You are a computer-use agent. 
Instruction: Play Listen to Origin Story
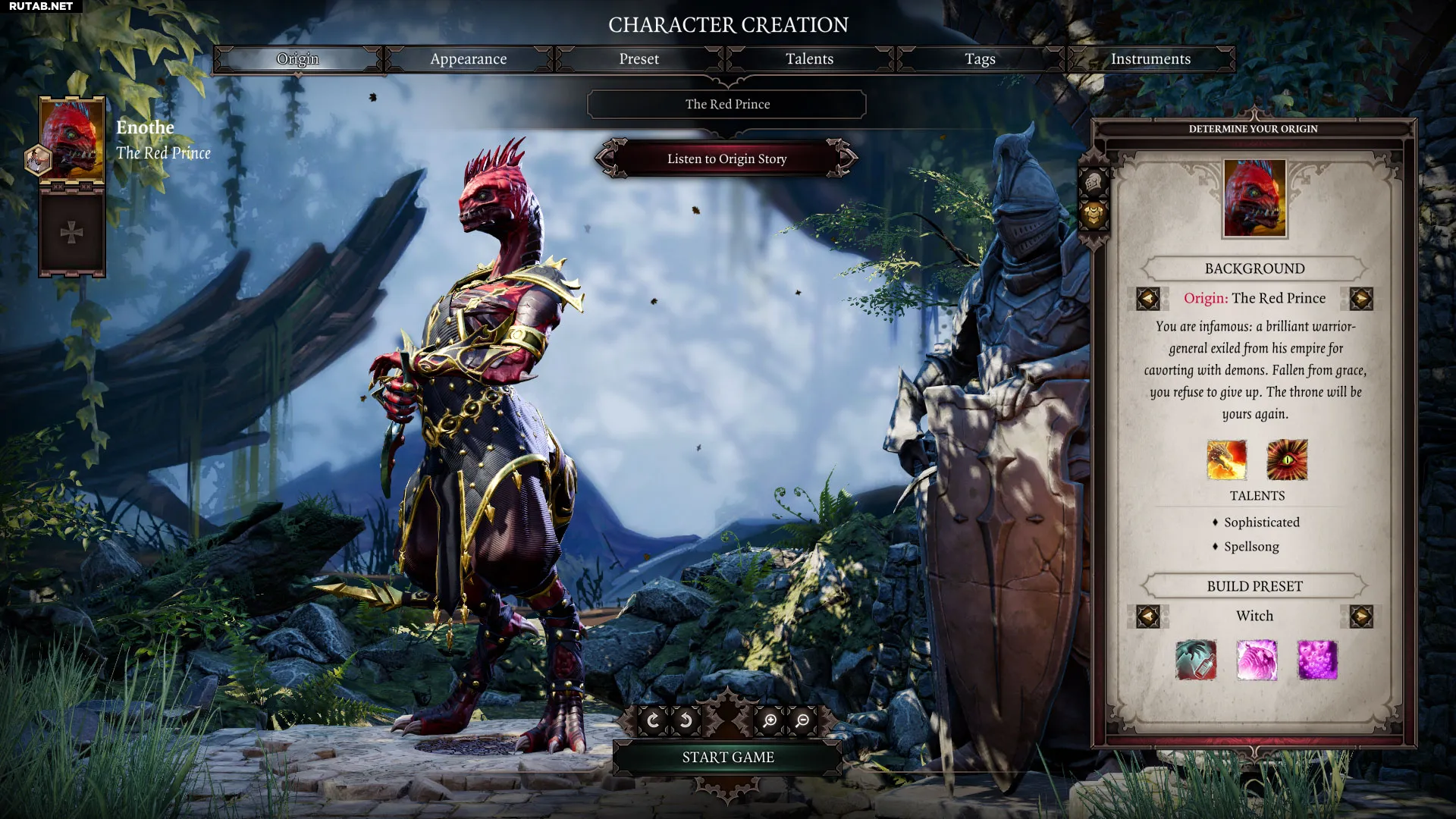tap(726, 158)
